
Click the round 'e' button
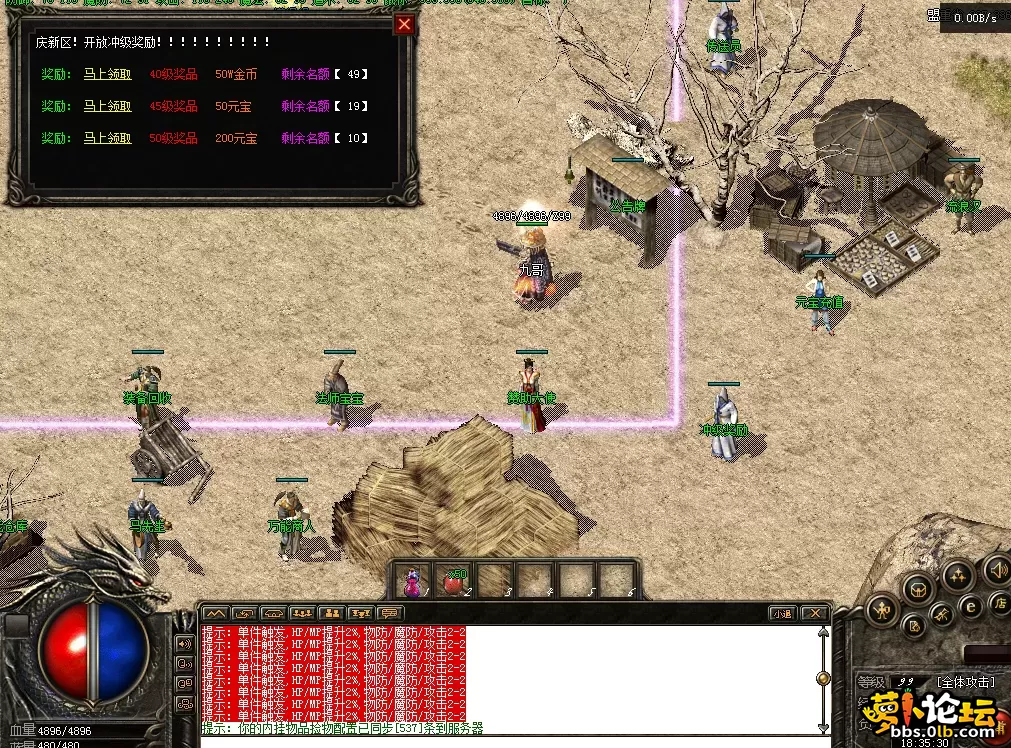[x=970, y=606]
